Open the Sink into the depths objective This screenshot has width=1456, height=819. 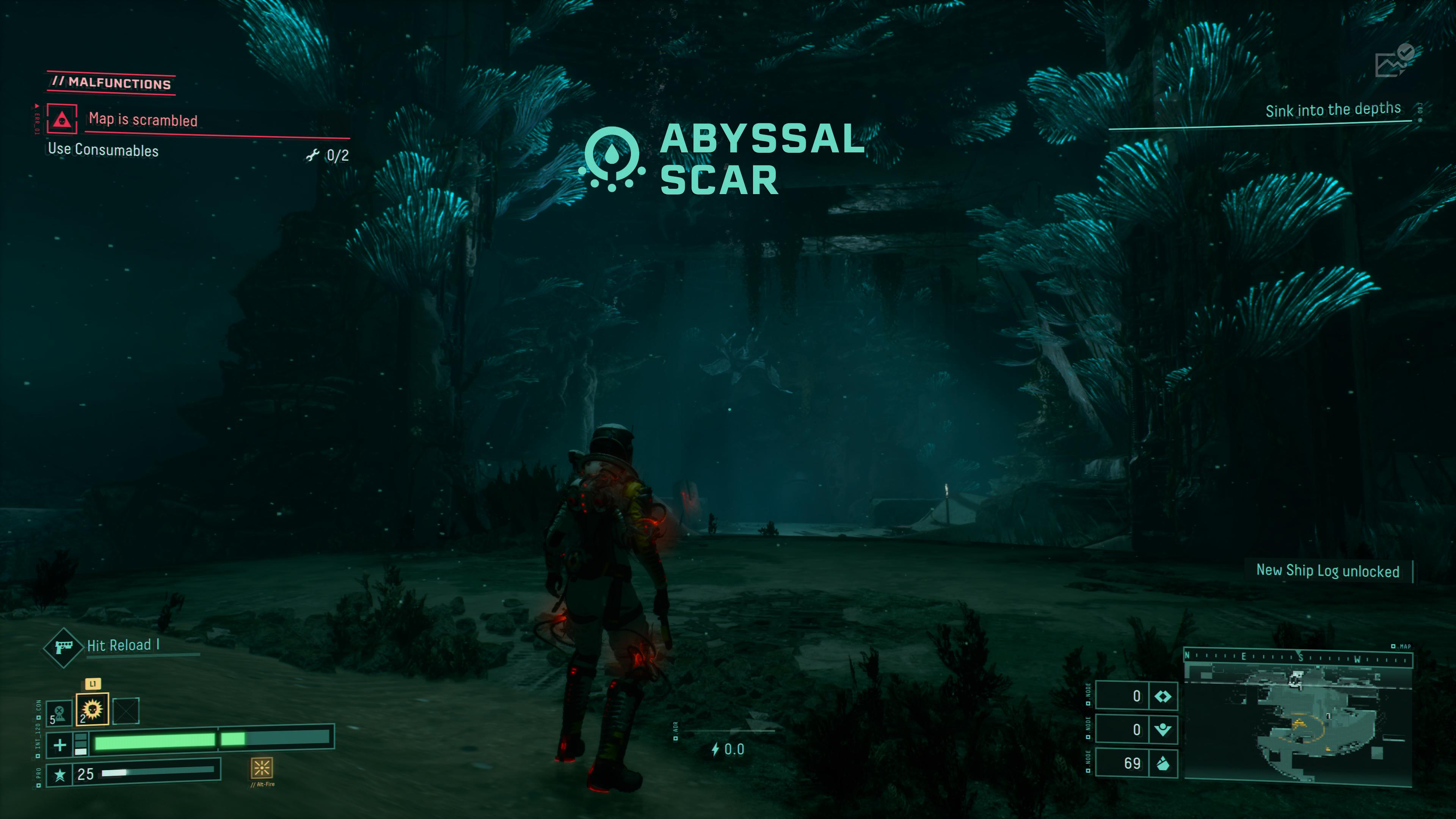click(x=1333, y=110)
